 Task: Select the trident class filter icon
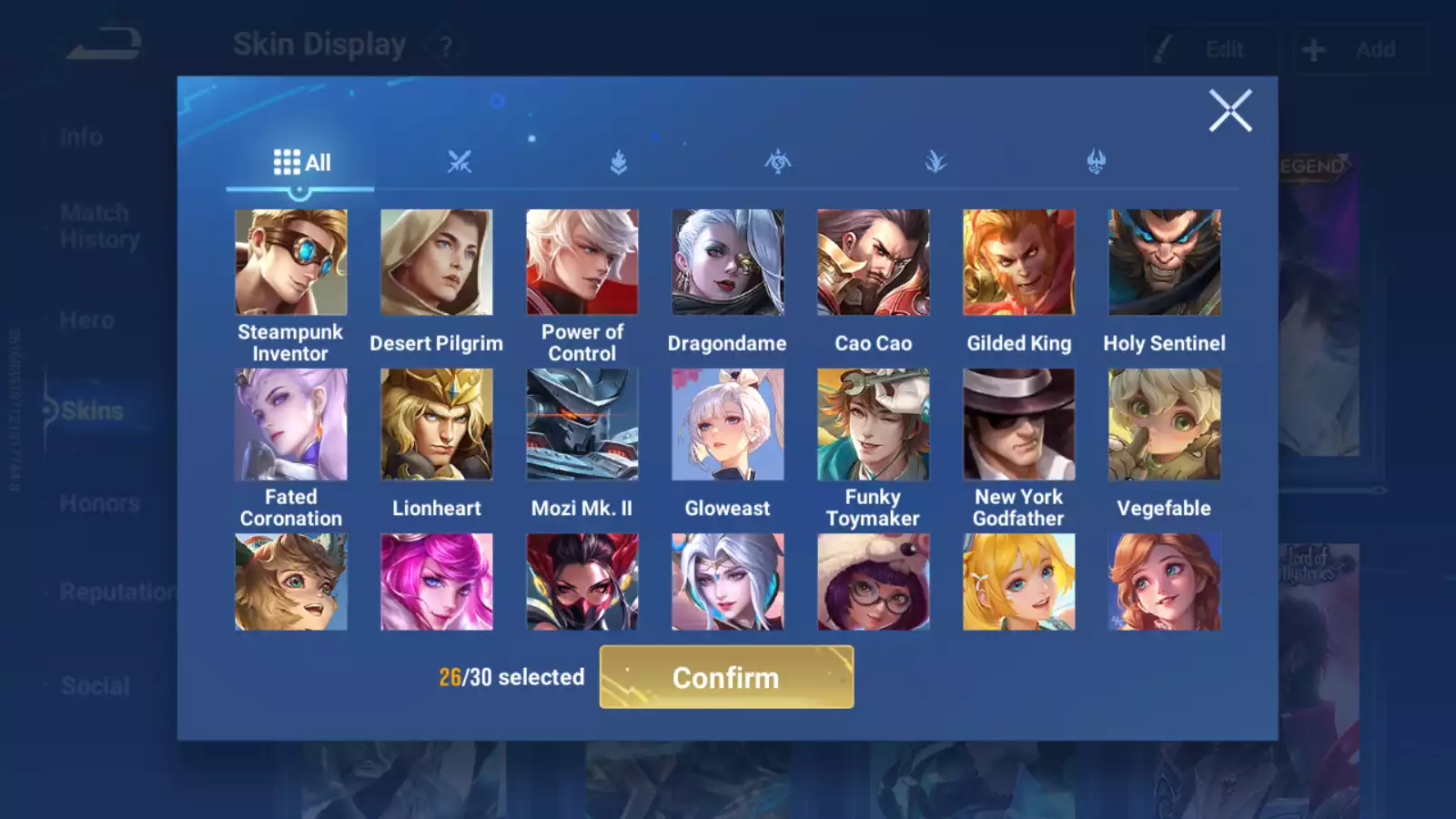click(1095, 161)
